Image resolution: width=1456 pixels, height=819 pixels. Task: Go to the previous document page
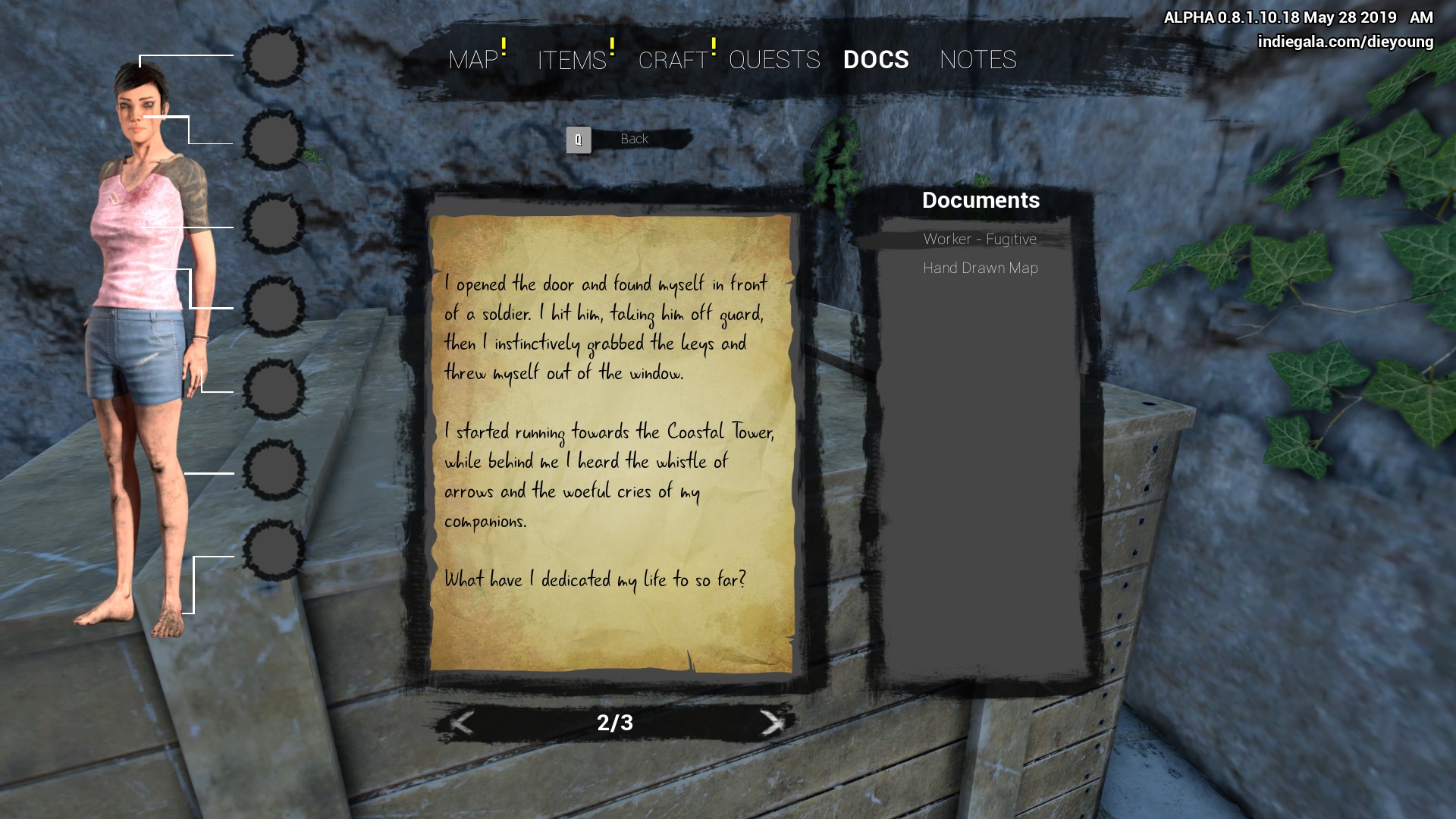pyautogui.click(x=462, y=723)
